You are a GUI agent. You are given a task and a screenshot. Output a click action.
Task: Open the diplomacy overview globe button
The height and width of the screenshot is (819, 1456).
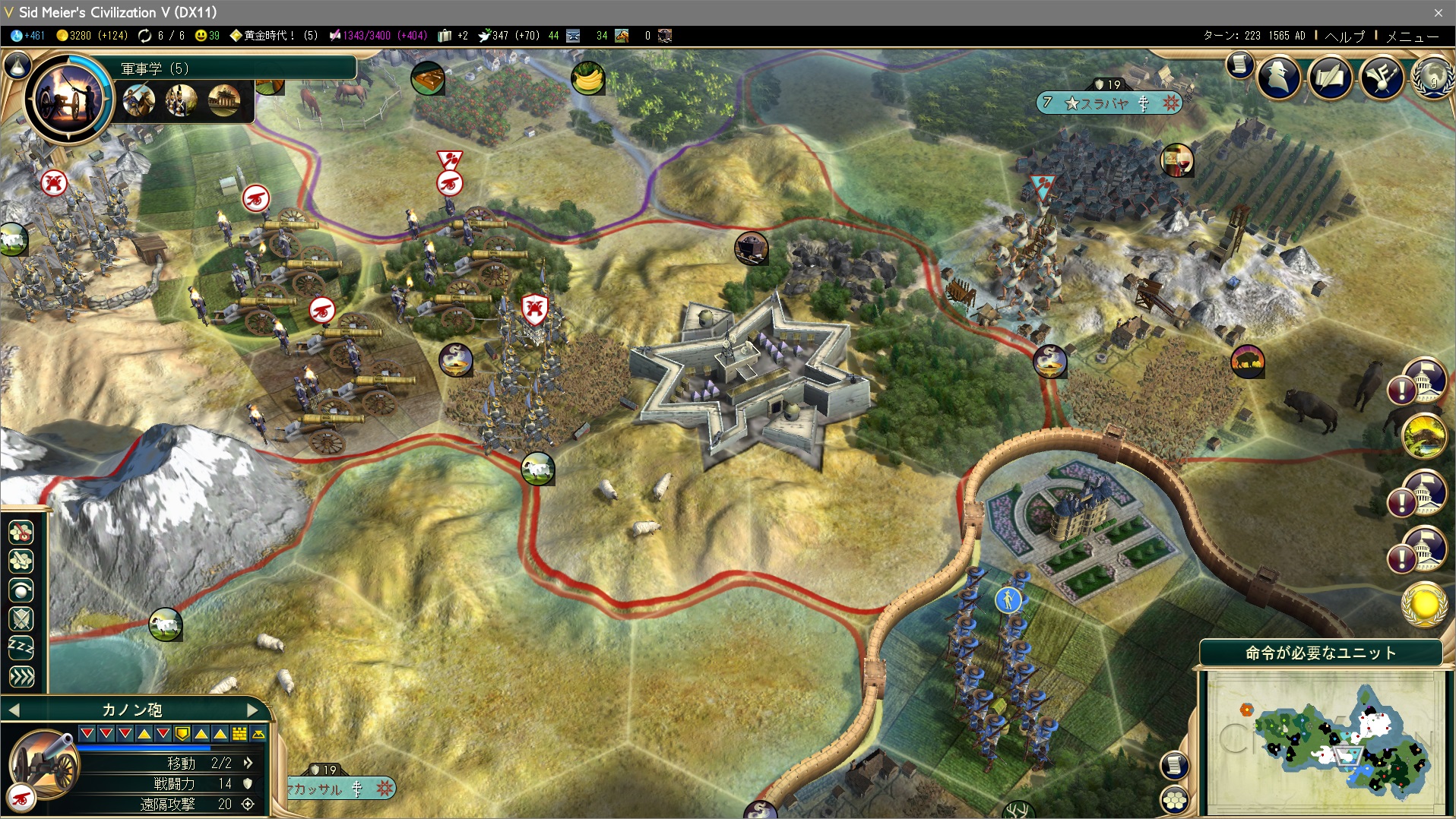coord(1432,77)
